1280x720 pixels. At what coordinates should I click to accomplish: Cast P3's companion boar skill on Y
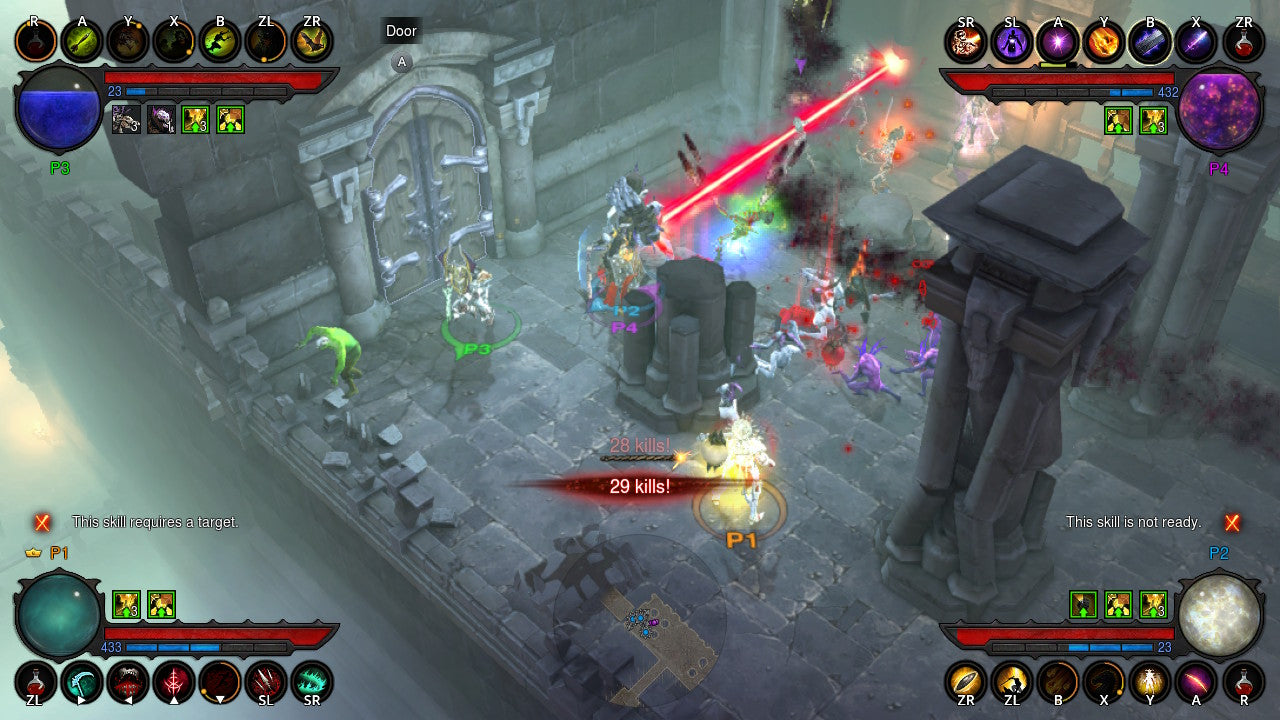tap(129, 41)
